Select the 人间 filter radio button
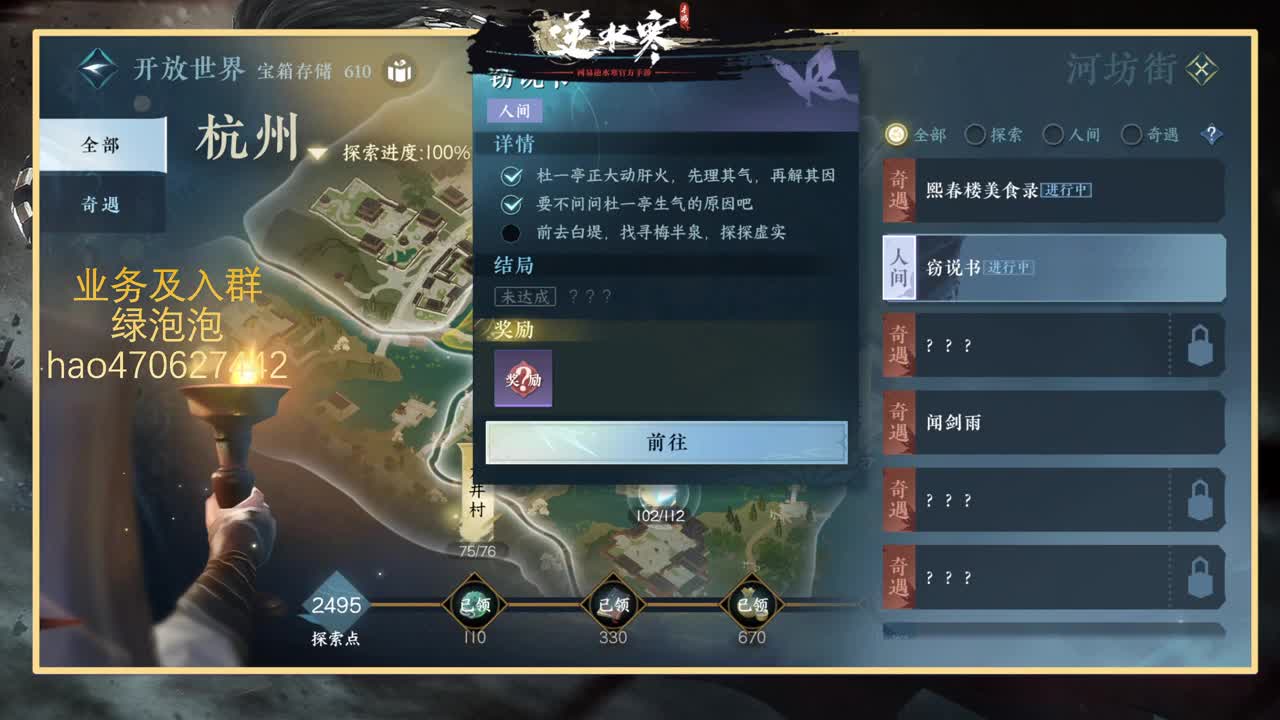 pyautogui.click(x=1053, y=133)
